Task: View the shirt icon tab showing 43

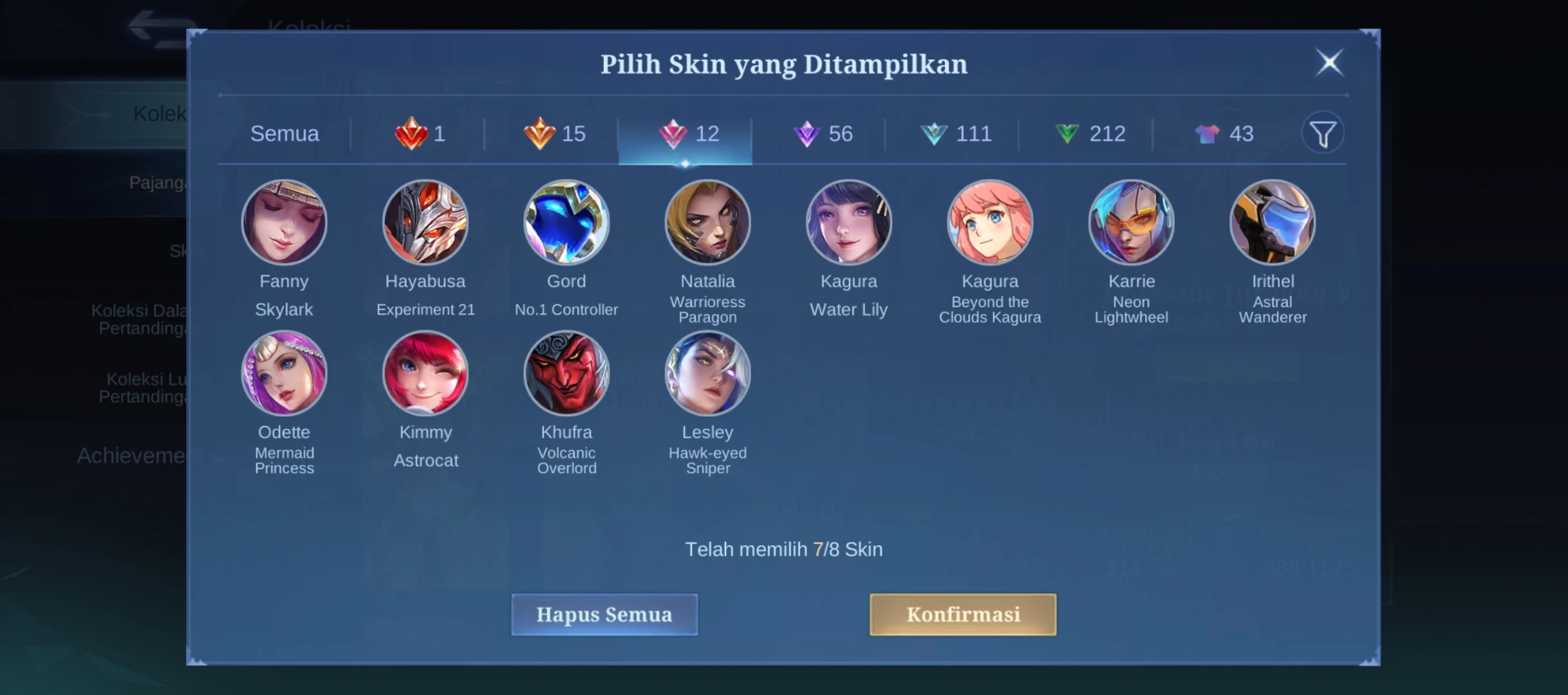Action: pyautogui.click(x=1224, y=134)
